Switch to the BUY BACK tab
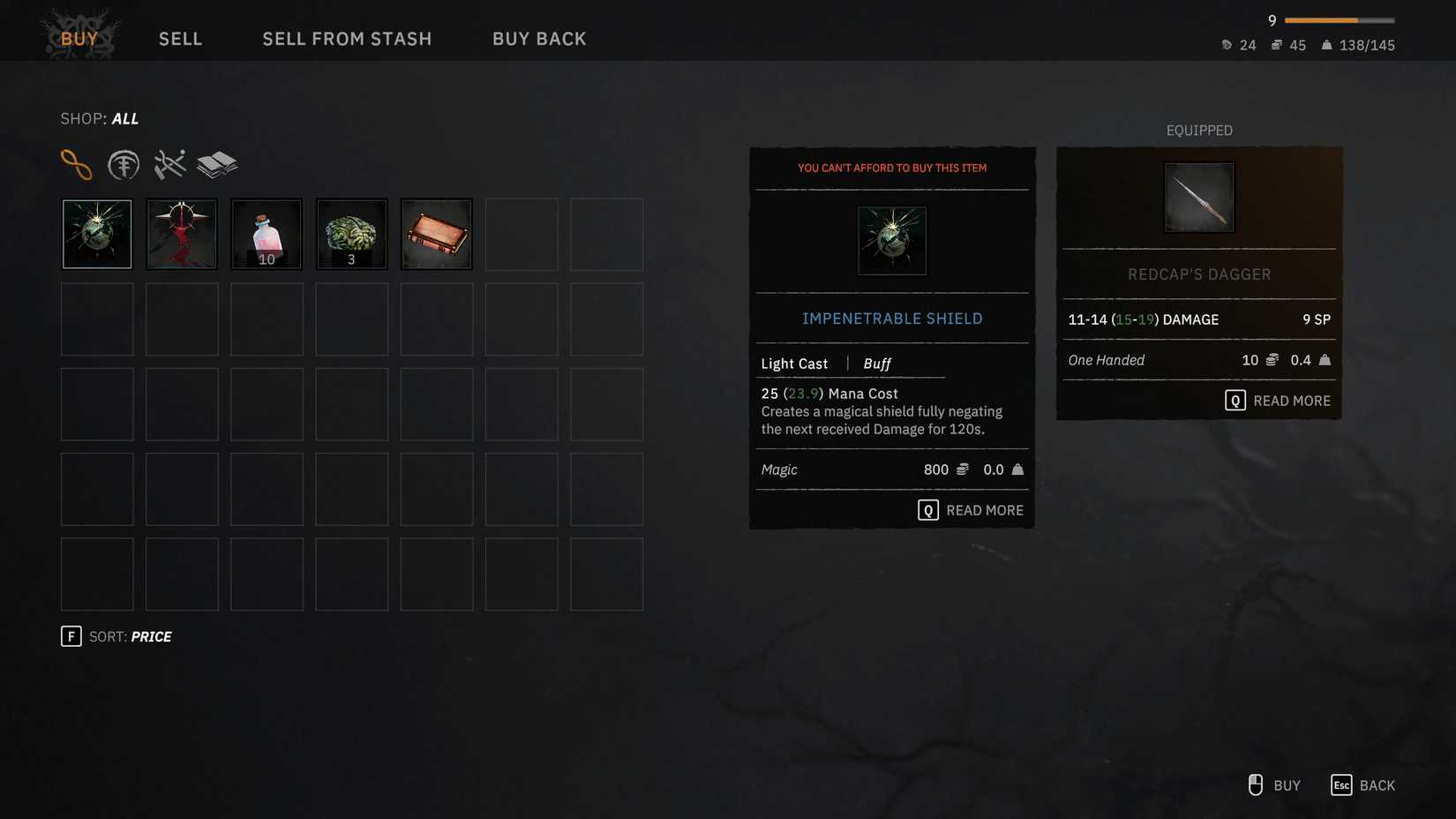1456x819 pixels. tap(539, 39)
